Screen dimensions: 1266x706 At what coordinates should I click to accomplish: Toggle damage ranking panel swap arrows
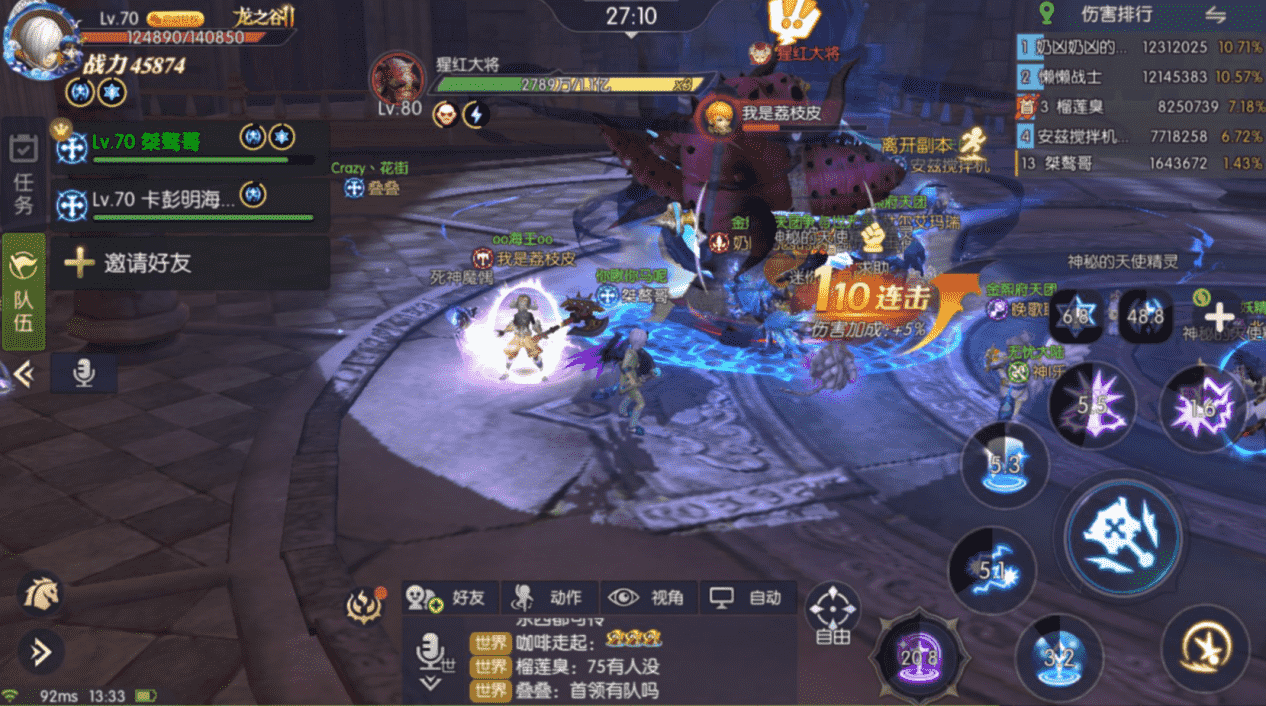pyautogui.click(x=1215, y=14)
